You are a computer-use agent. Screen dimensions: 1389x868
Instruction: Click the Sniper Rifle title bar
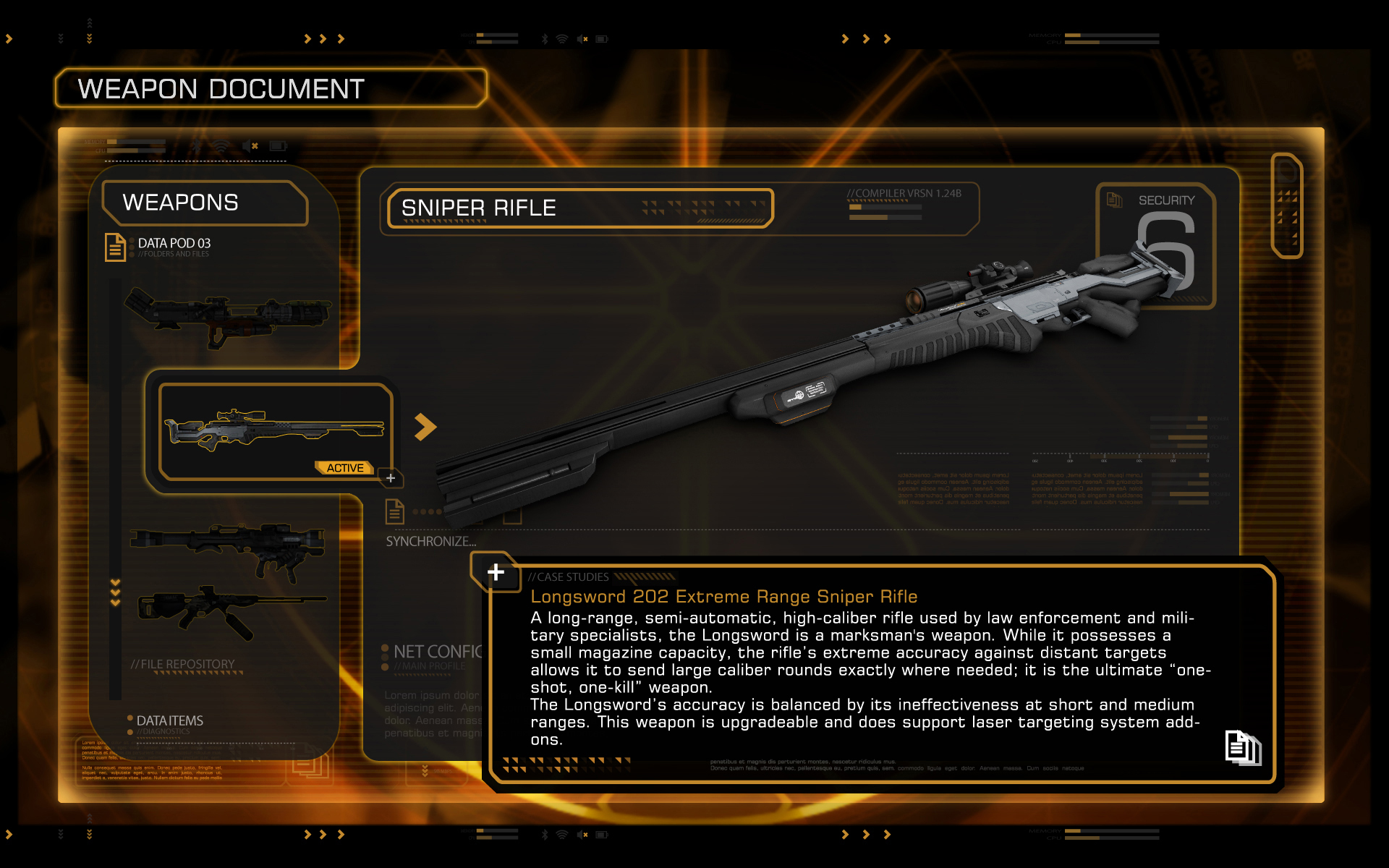click(x=580, y=208)
